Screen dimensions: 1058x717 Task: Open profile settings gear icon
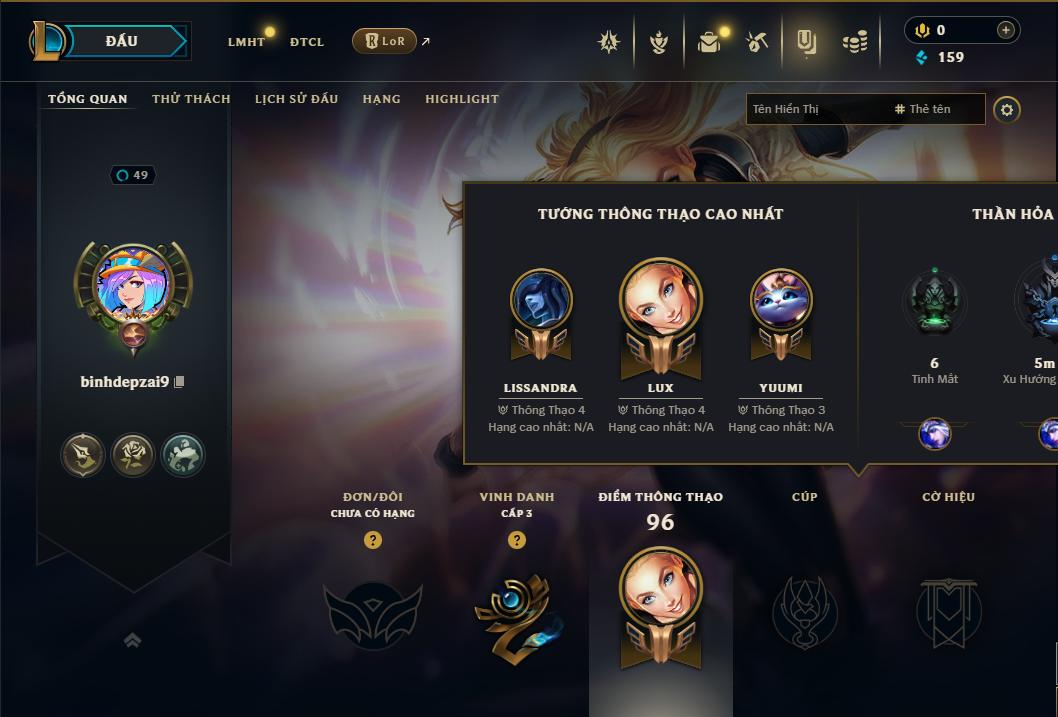(x=1007, y=109)
